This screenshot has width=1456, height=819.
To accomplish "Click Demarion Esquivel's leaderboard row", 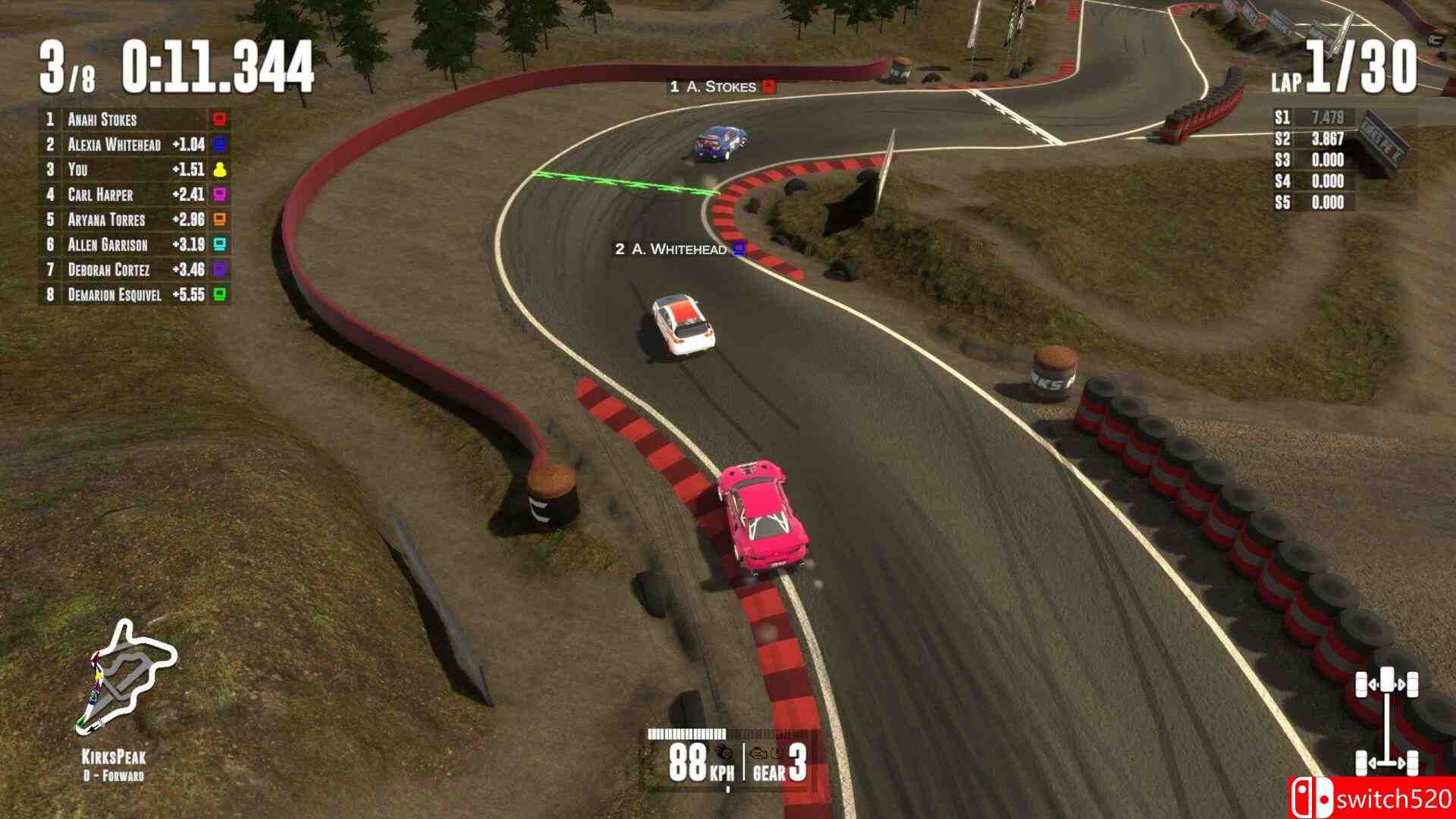I will [x=133, y=294].
